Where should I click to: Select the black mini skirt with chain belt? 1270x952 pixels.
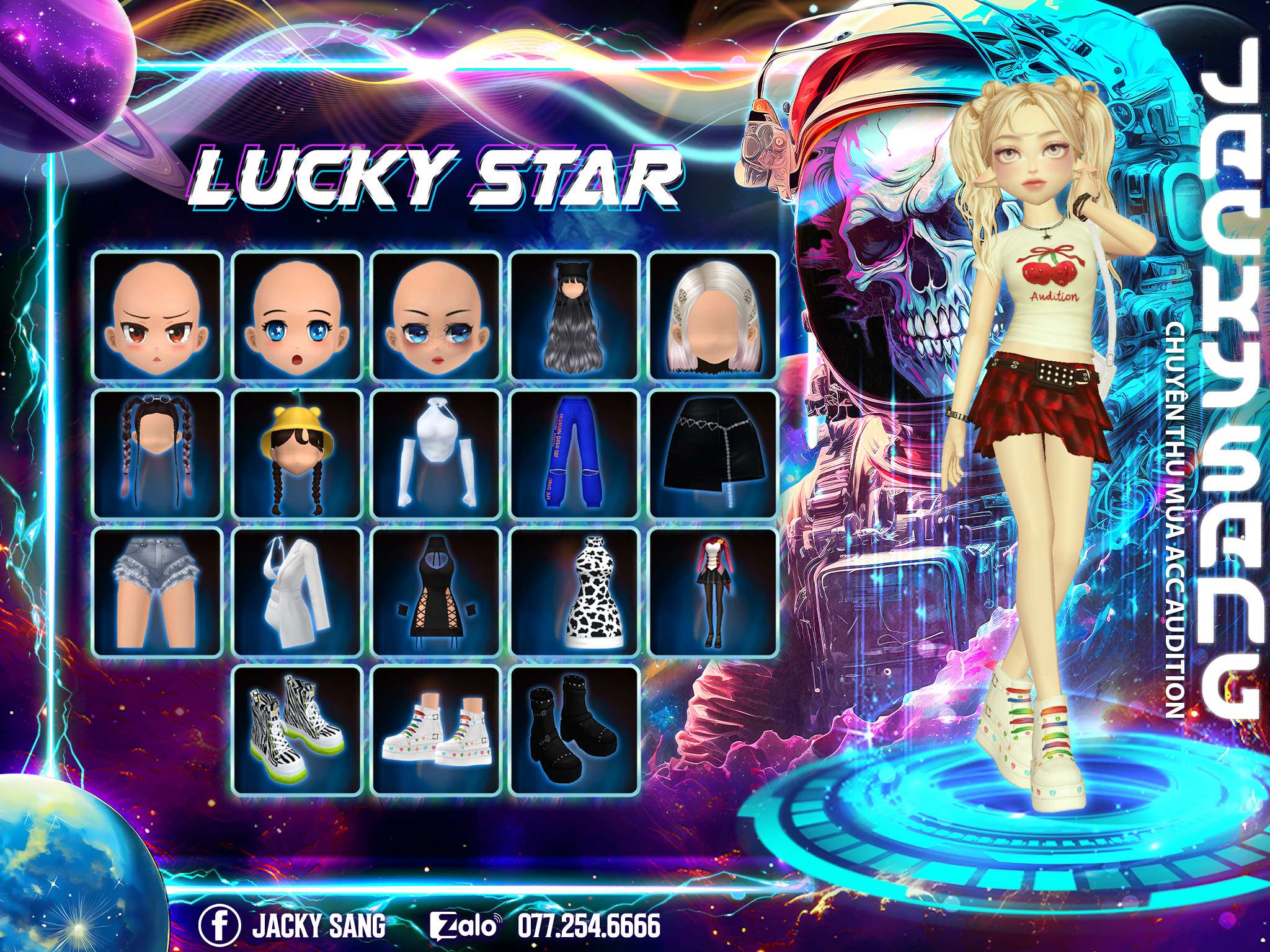pos(713,454)
